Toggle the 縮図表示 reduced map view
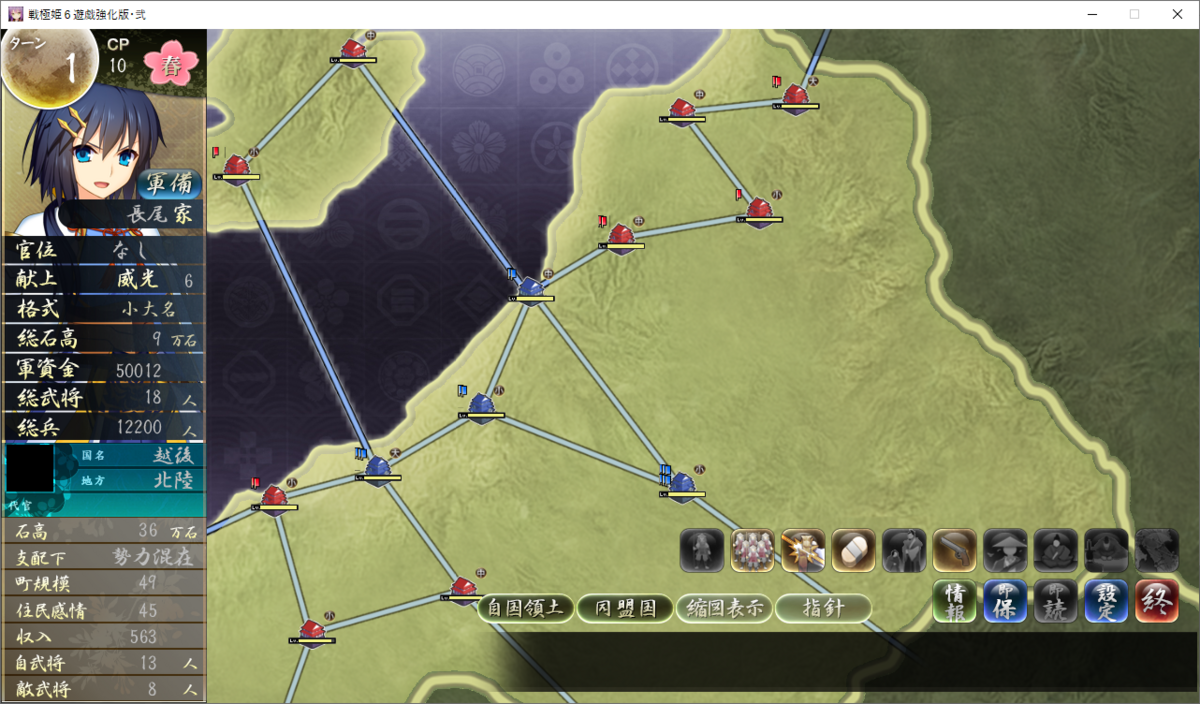Viewport: 1200px width, 704px height. click(x=724, y=608)
